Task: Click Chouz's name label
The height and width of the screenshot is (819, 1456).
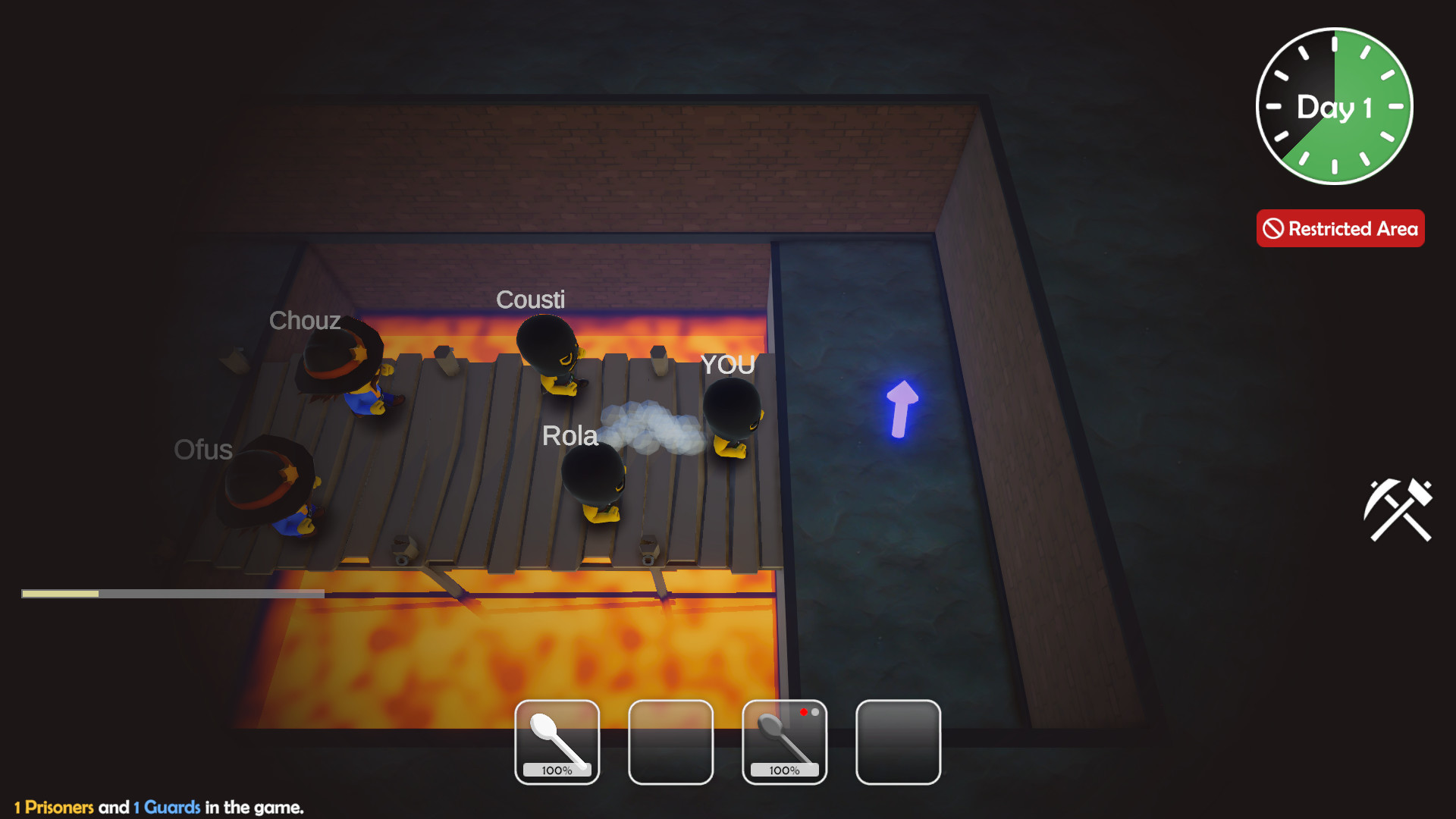Action: tap(304, 322)
